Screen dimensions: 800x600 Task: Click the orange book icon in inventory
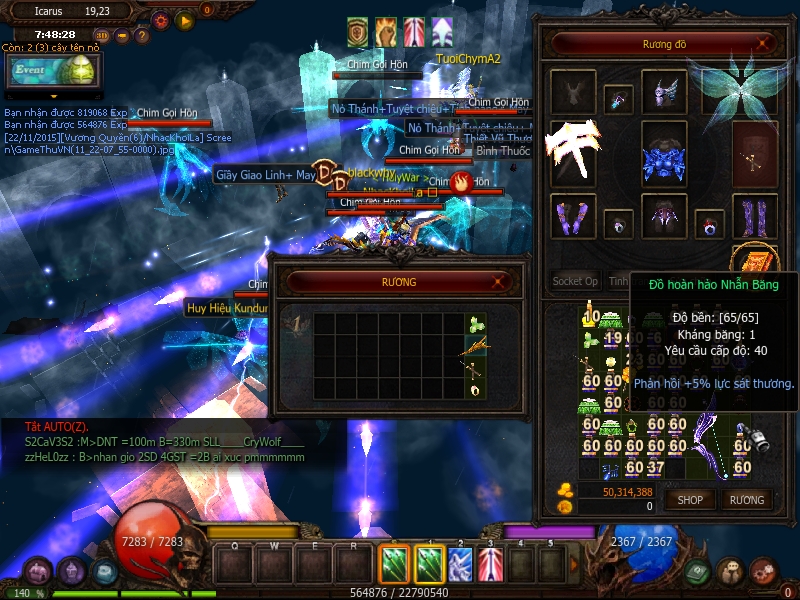(755, 261)
